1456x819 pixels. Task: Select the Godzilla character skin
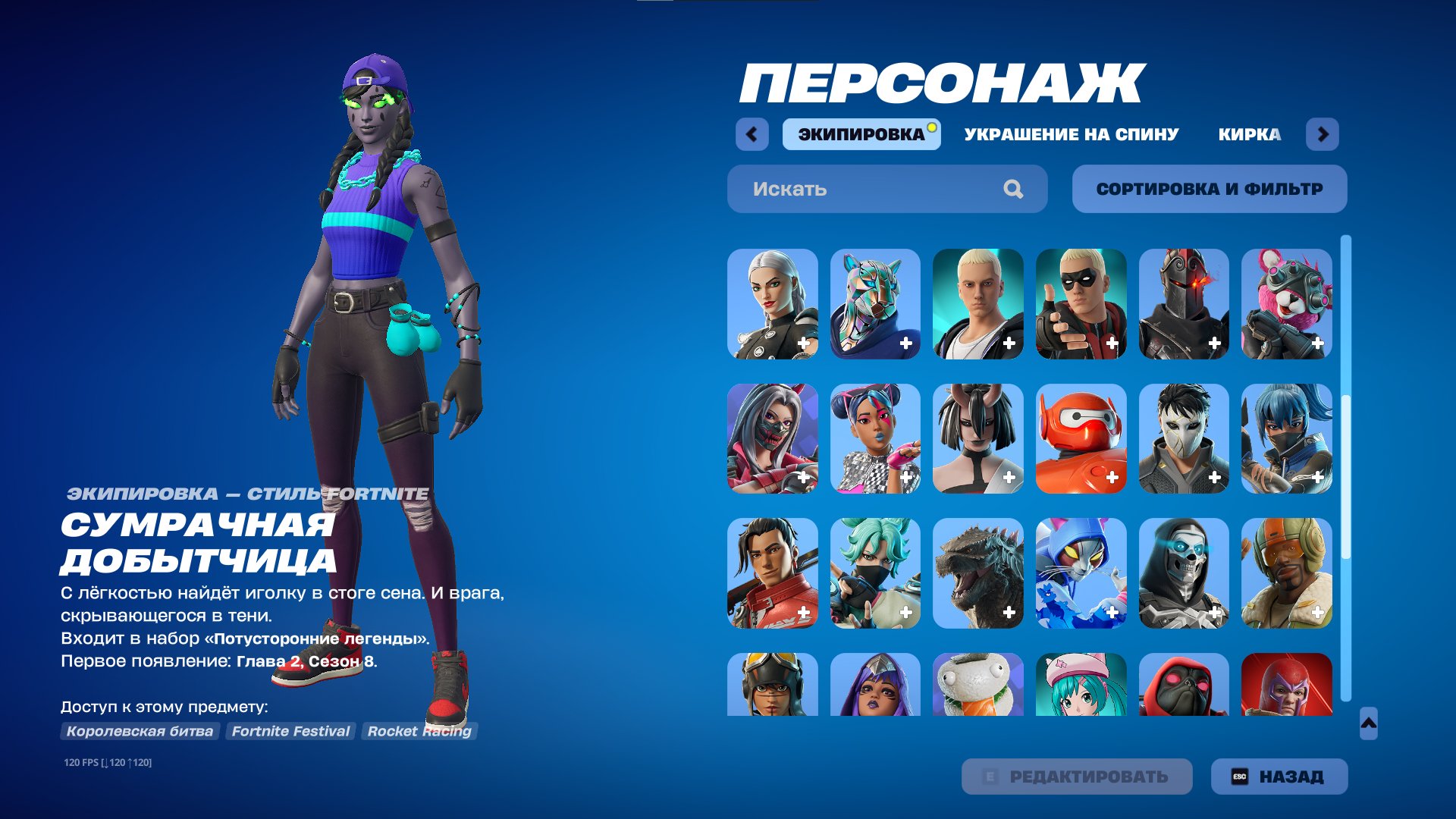tap(979, 574)
